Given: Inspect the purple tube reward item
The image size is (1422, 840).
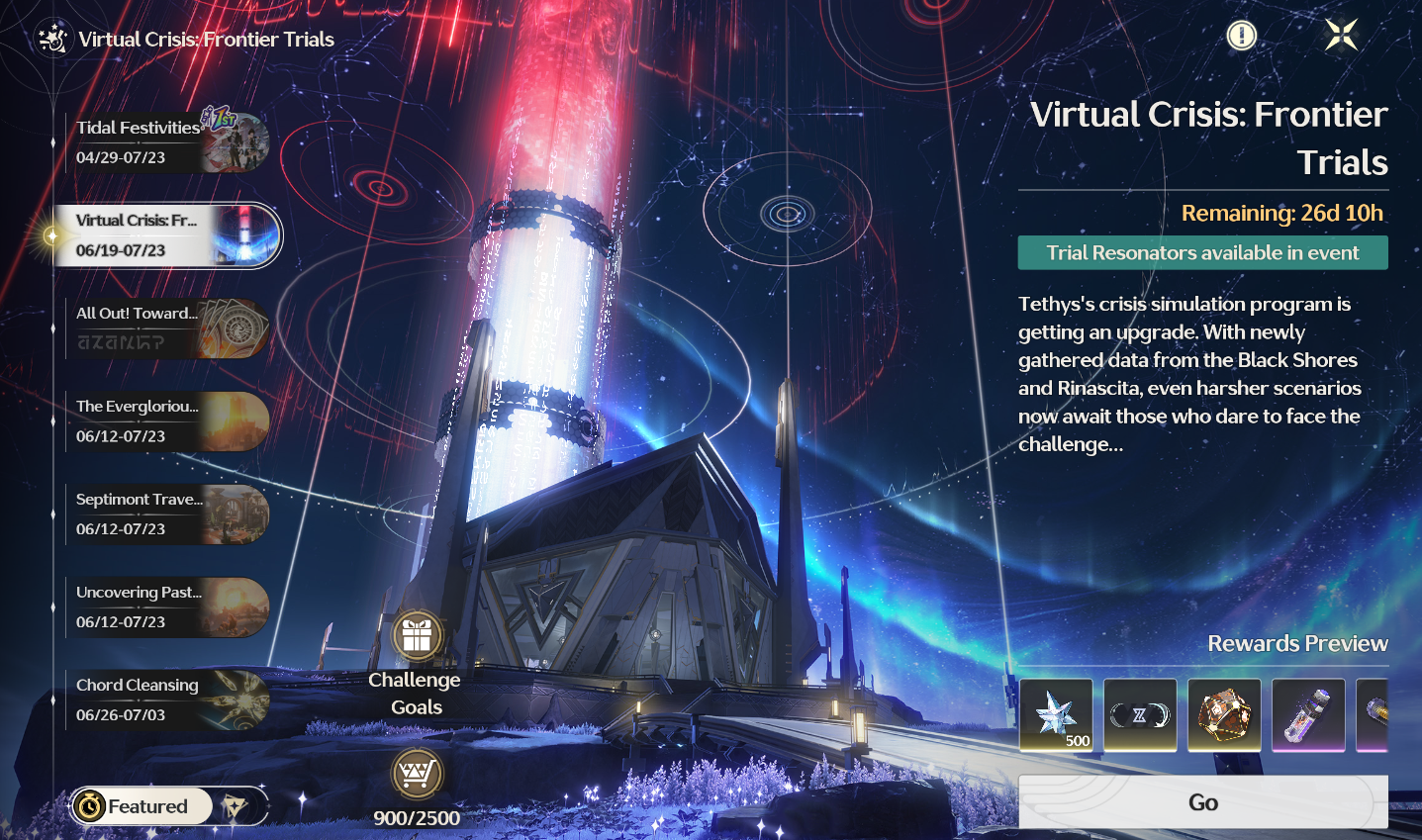Looking at the screenshot, I should pos(1308,714).
